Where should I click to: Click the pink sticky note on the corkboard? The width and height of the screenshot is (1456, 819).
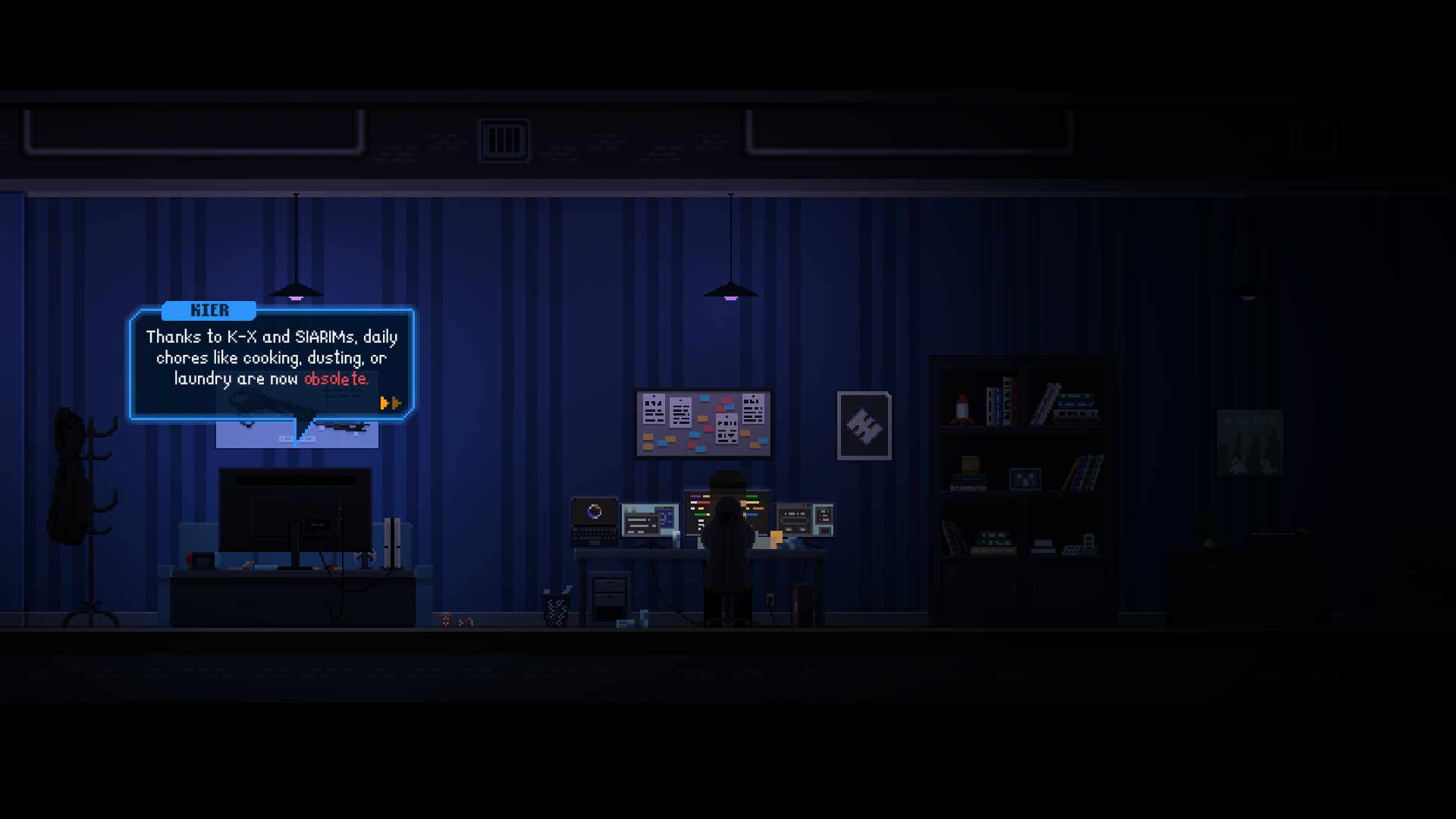pos(709,428)
